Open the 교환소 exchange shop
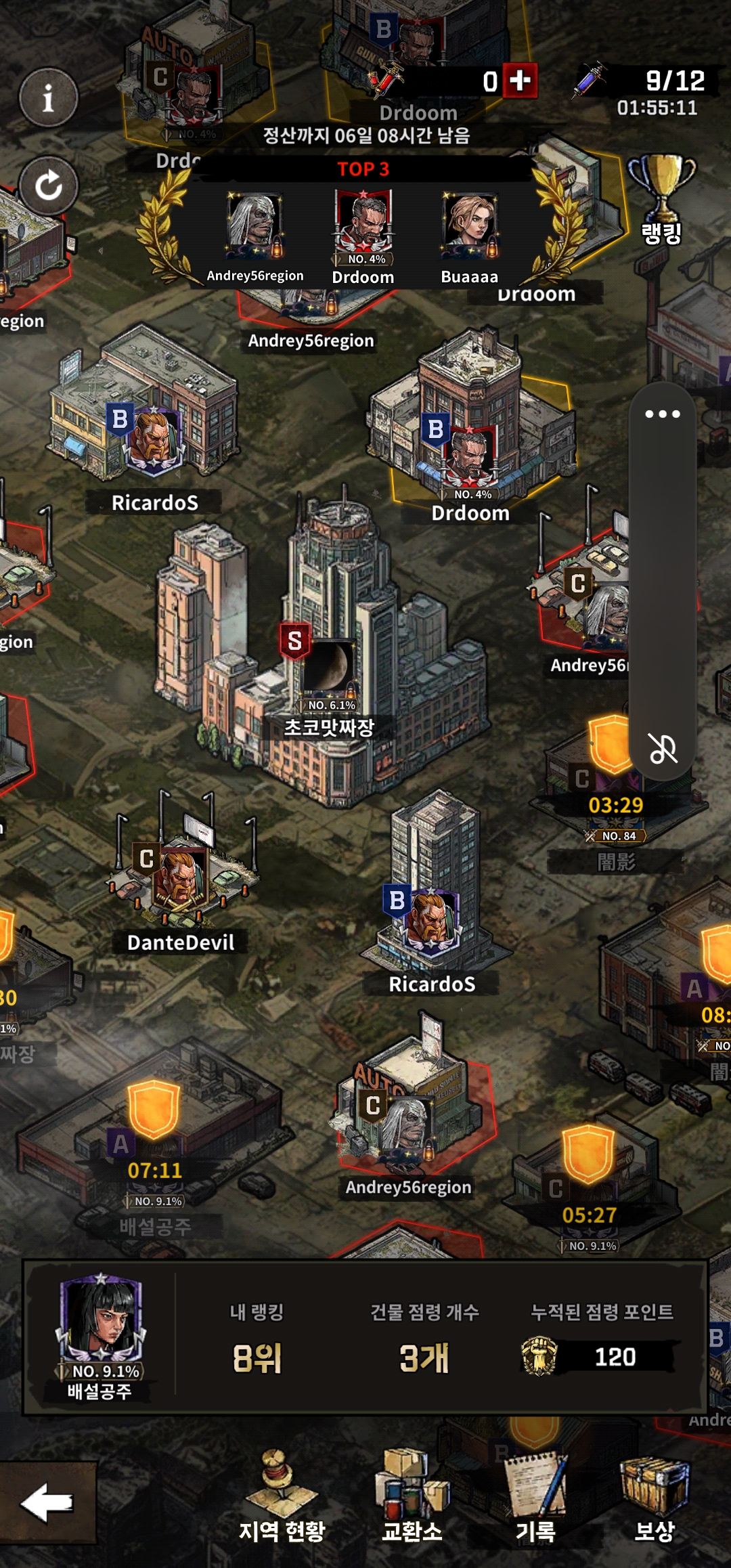Screen dimensions: 731x1568 pos(412,1496)
